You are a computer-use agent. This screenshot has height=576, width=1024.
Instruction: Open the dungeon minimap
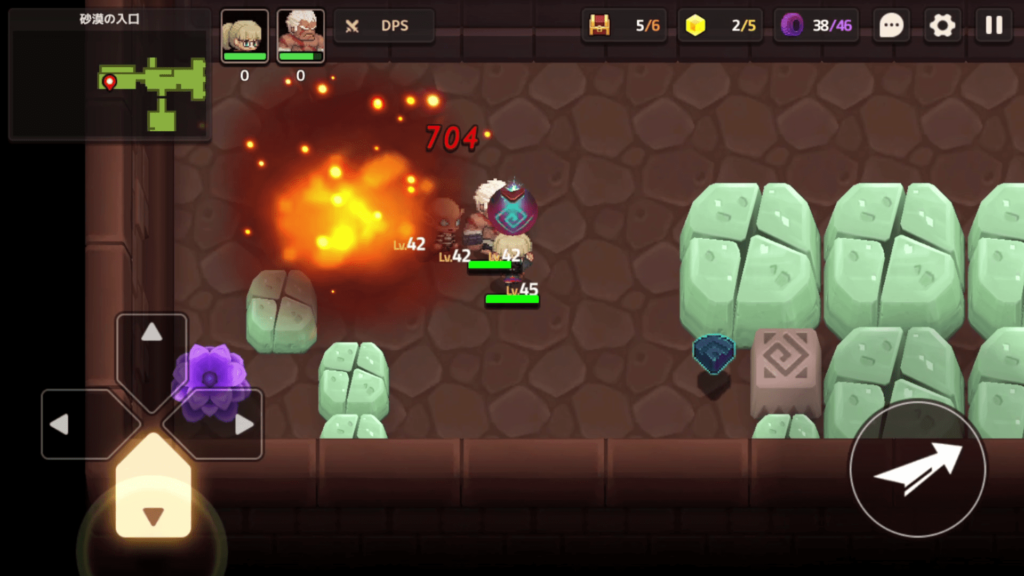pyautogui.click(x=110, y=75)
